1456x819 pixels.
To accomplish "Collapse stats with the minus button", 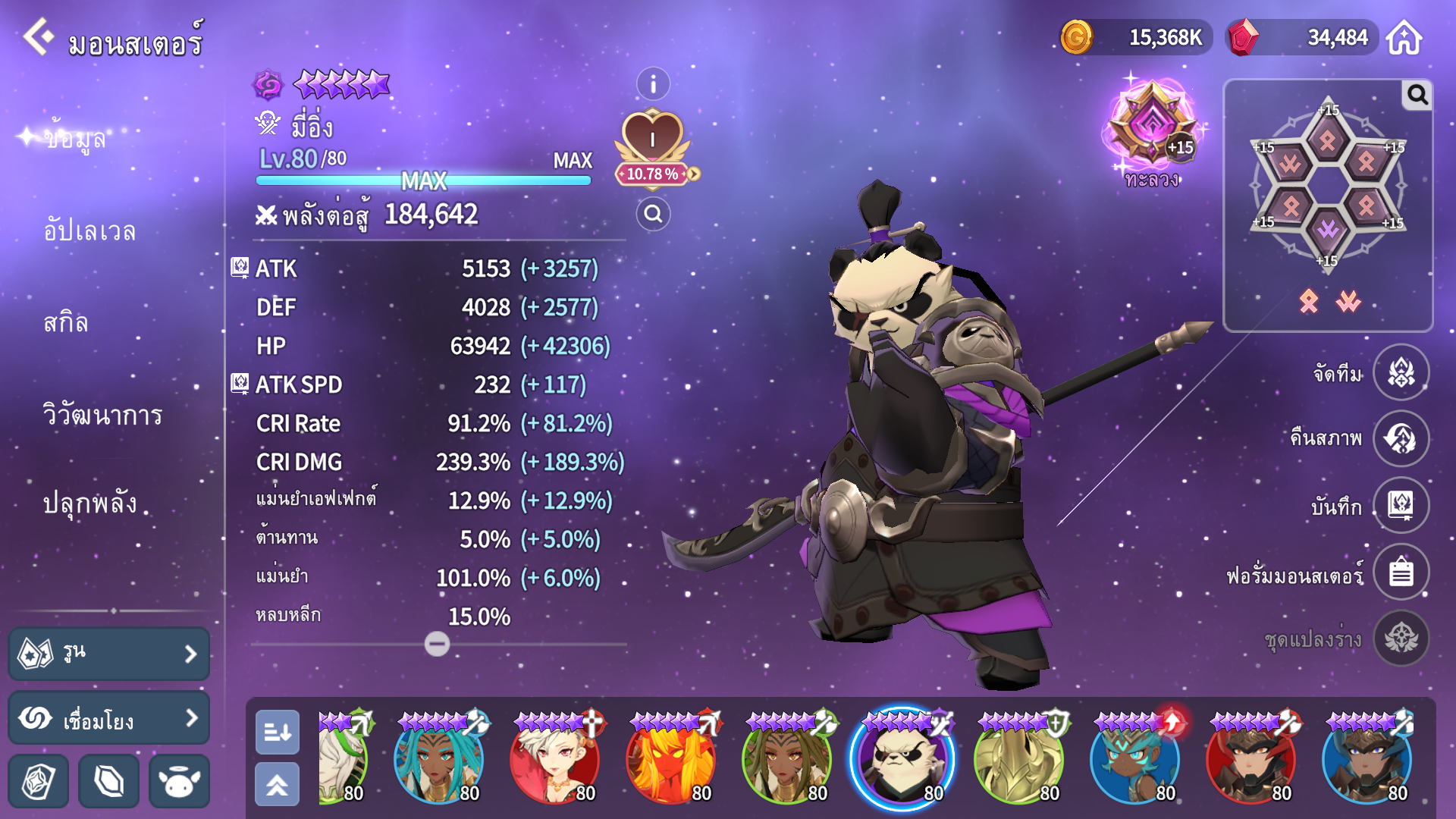I will click(437, 644).
